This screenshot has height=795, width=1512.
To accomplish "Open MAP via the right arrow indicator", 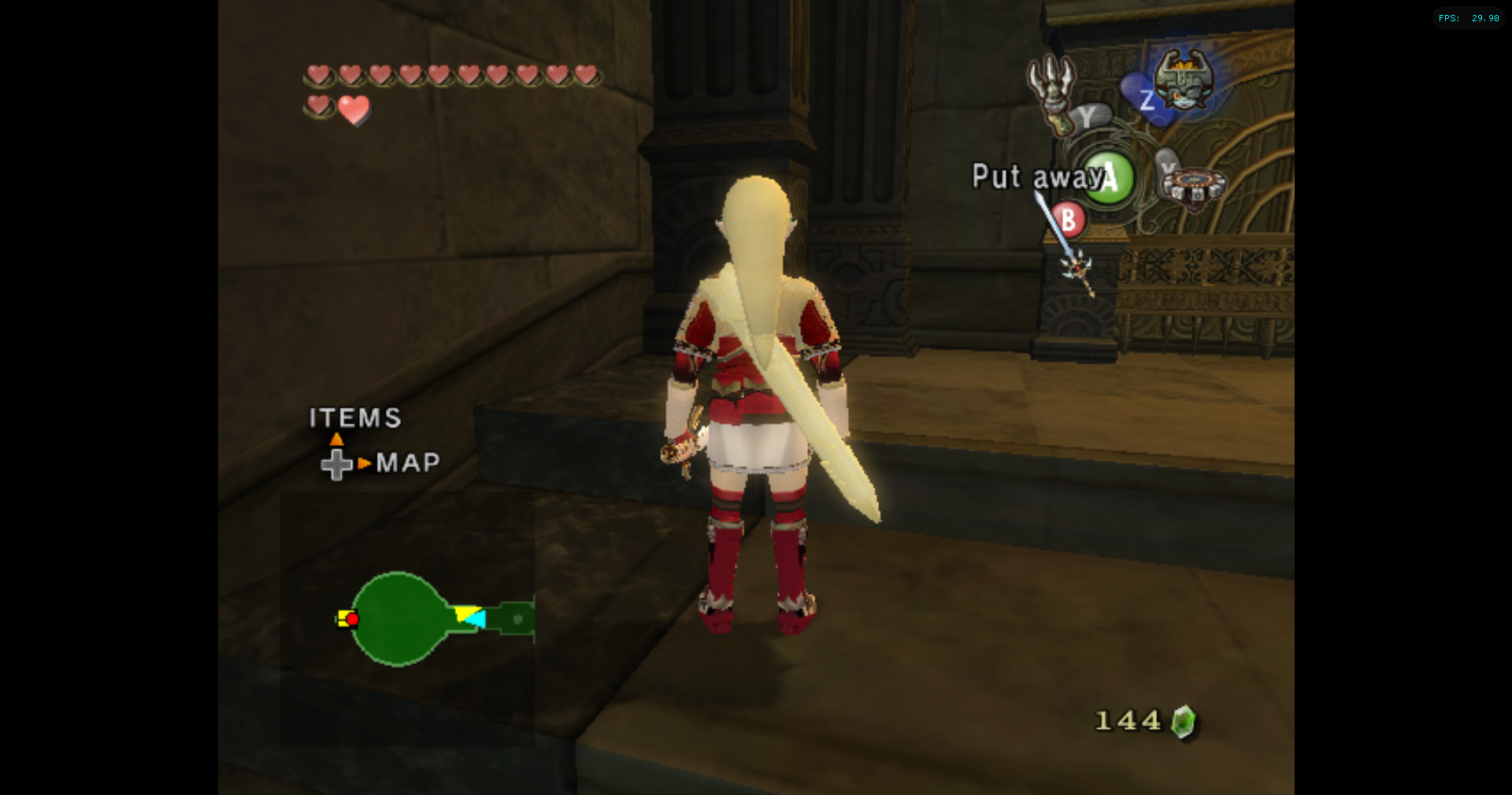I will (365, 463).
